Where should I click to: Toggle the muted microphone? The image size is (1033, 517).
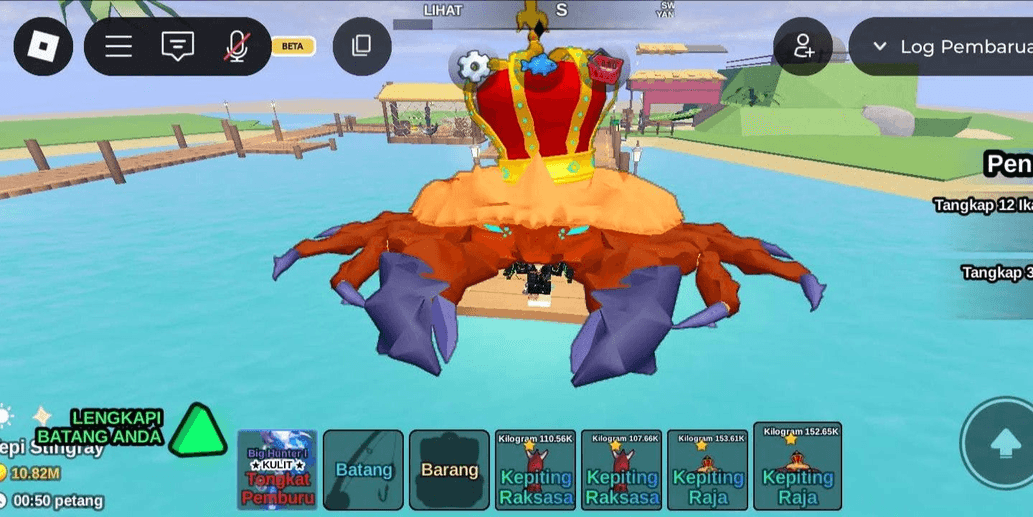tap(237, 46)
